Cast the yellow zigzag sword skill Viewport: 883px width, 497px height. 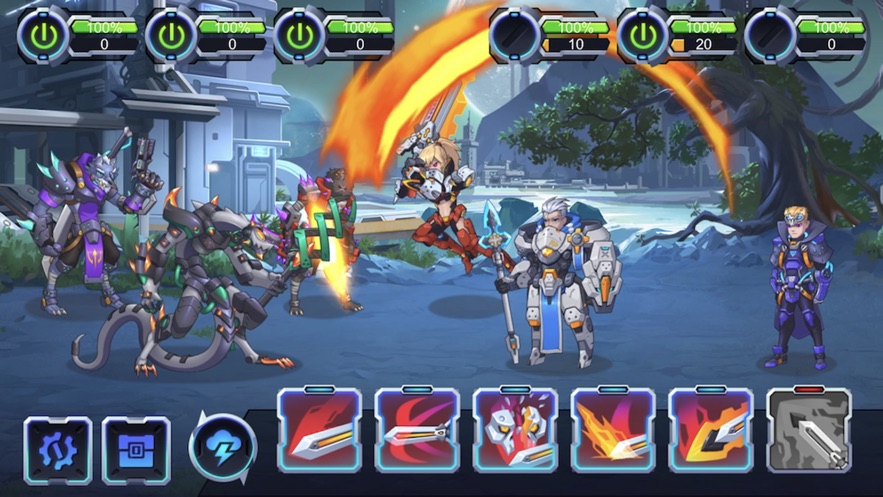(711, 430)
